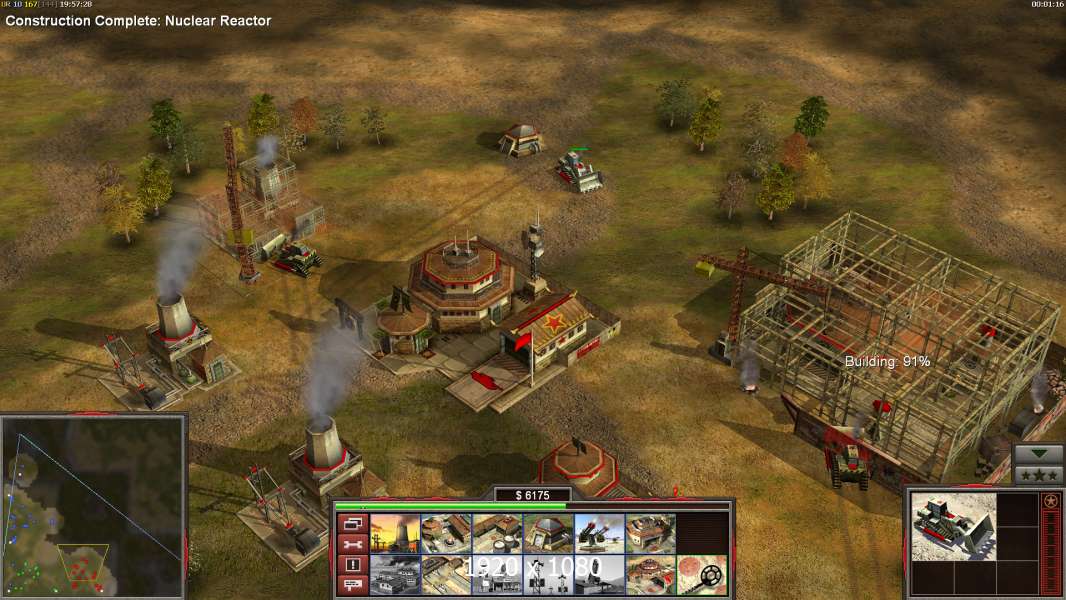Select the Command Center build icon
This screenshot has height=600, width=1066.
click(x=650, y=575)
